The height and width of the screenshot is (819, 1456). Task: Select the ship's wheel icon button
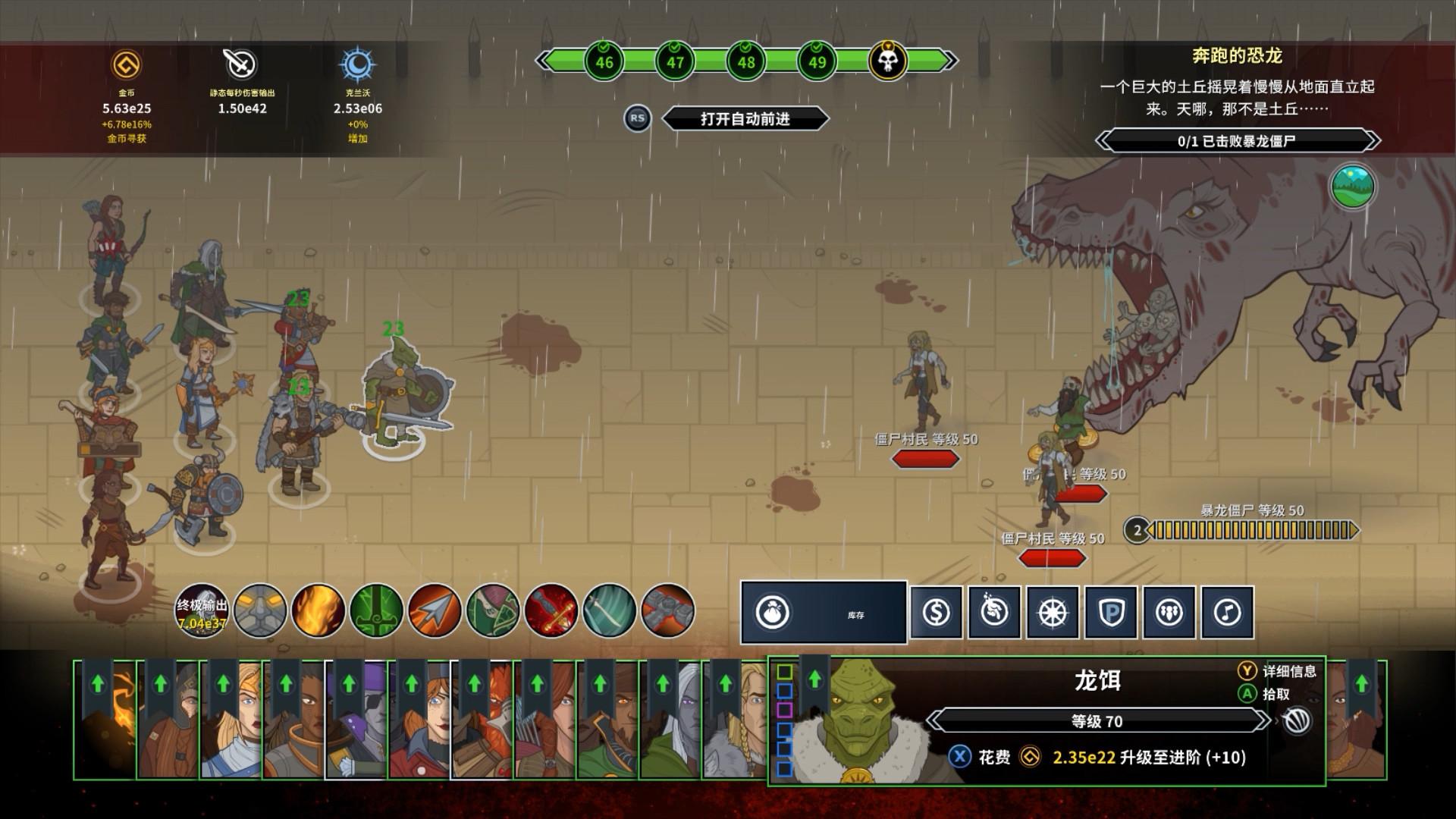[1053, 612]
